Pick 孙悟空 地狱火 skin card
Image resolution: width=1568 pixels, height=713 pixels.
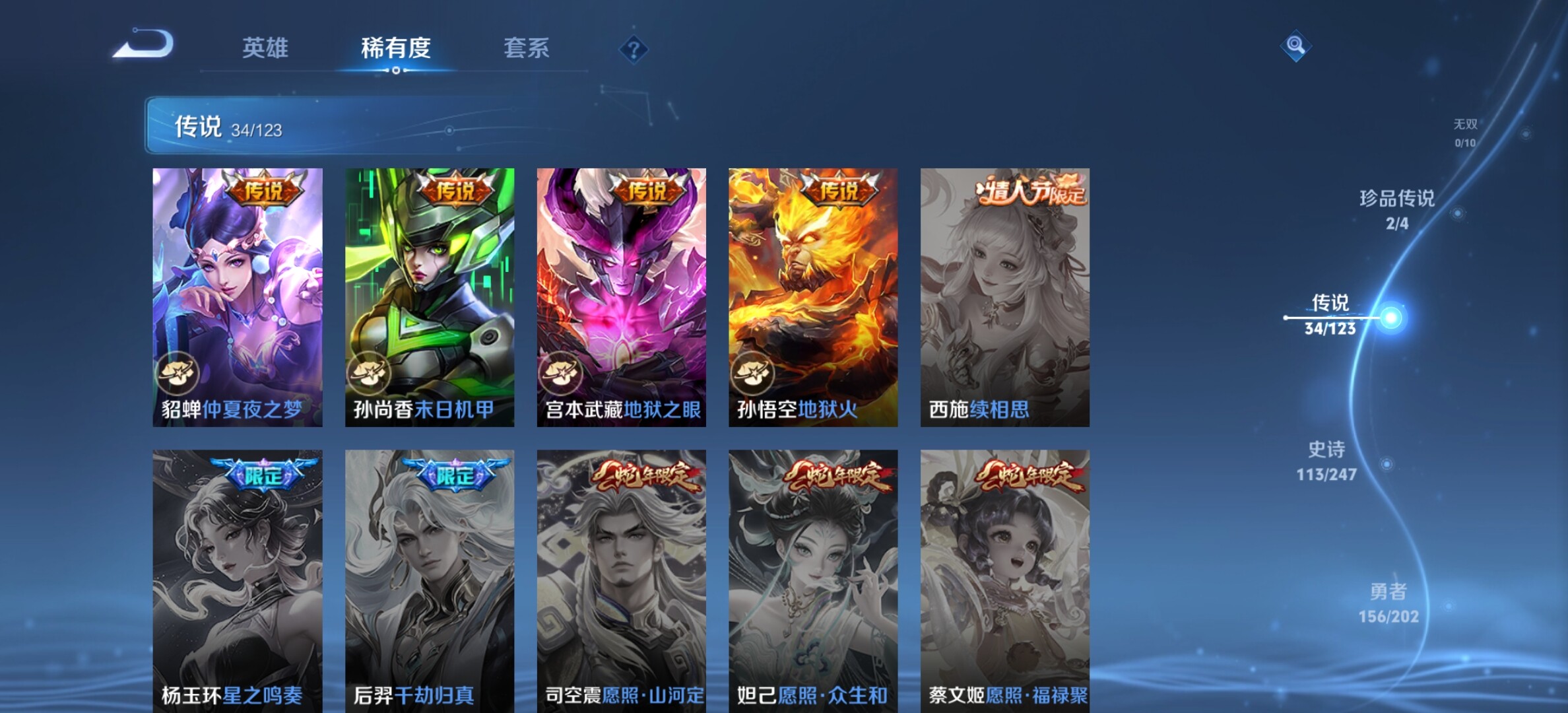(x=813, y=297)
